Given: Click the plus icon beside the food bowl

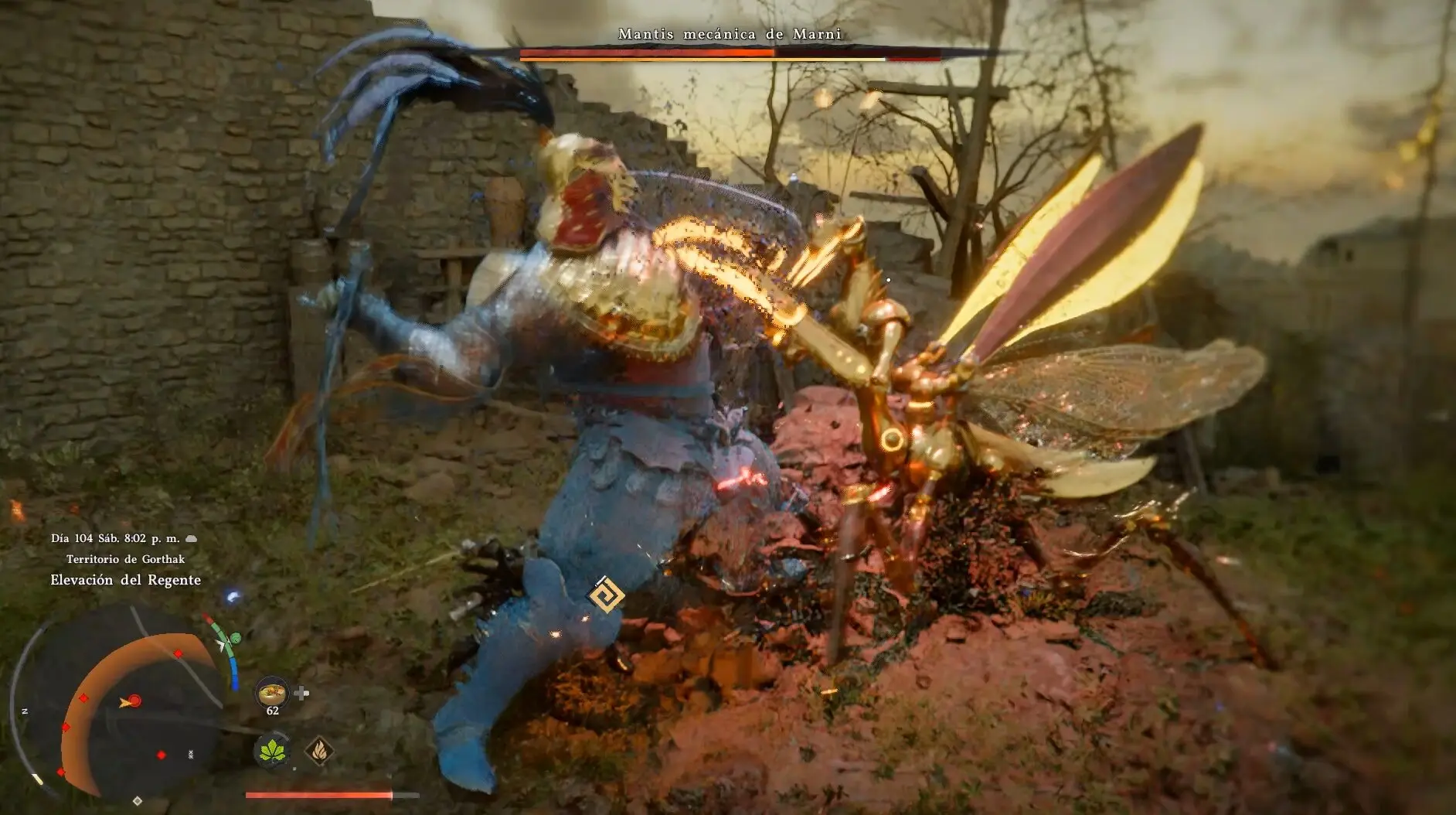Looking at the screenshot, I should pyautogui.click(x=302, y=693).
